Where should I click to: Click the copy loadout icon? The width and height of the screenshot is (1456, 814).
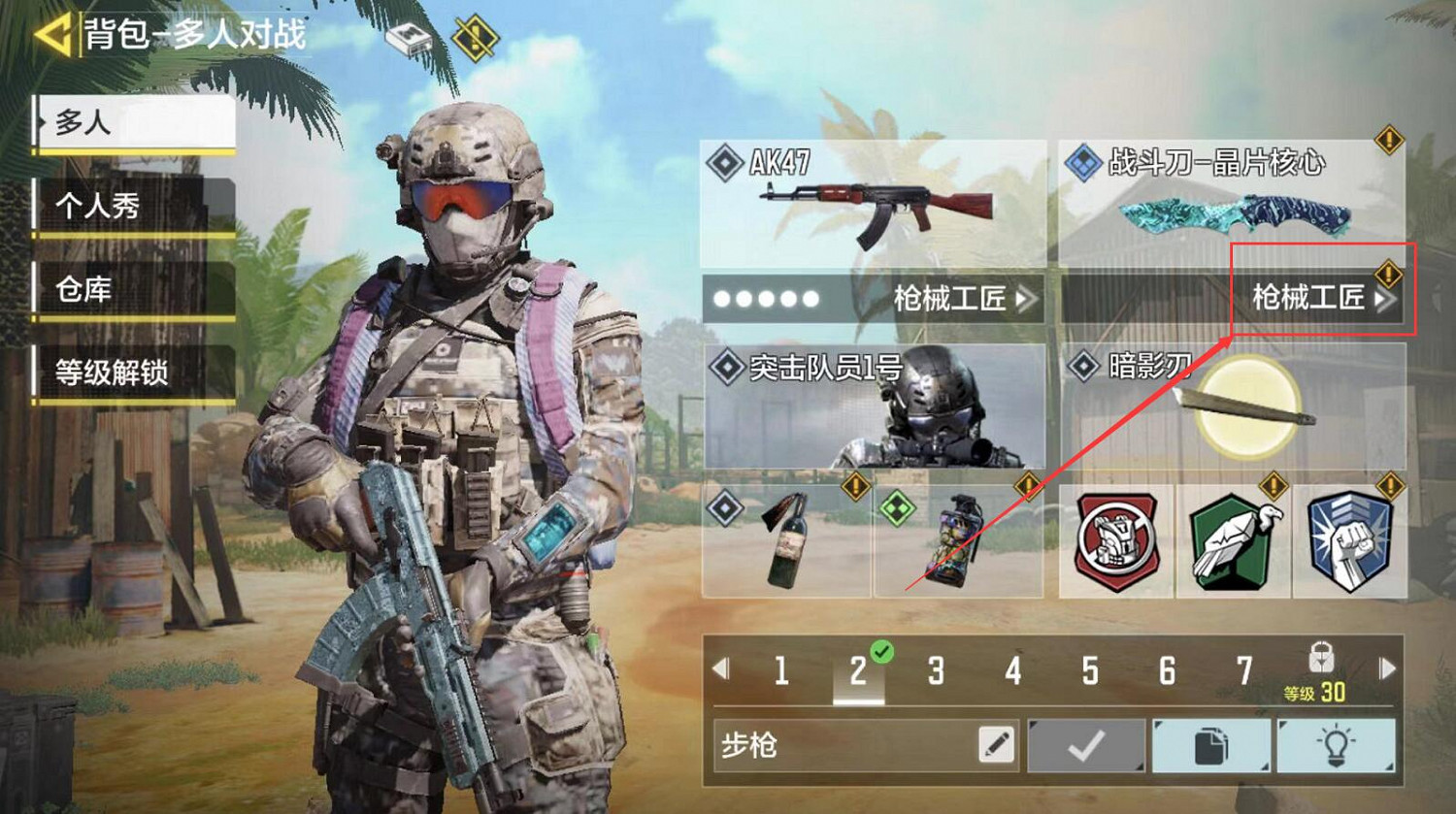click(1211, 745)
